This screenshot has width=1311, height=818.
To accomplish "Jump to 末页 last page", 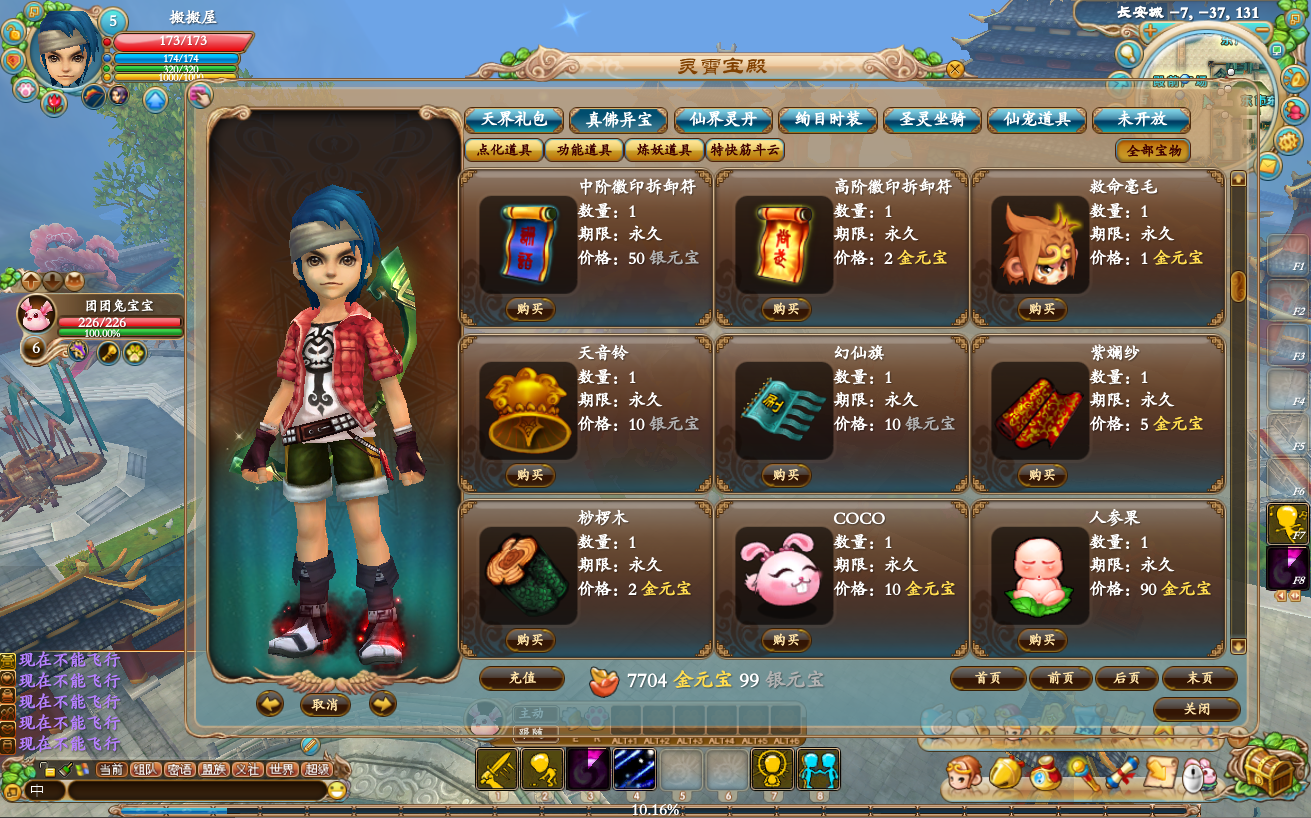I will pyautogui.click(x=1199, y=678).
